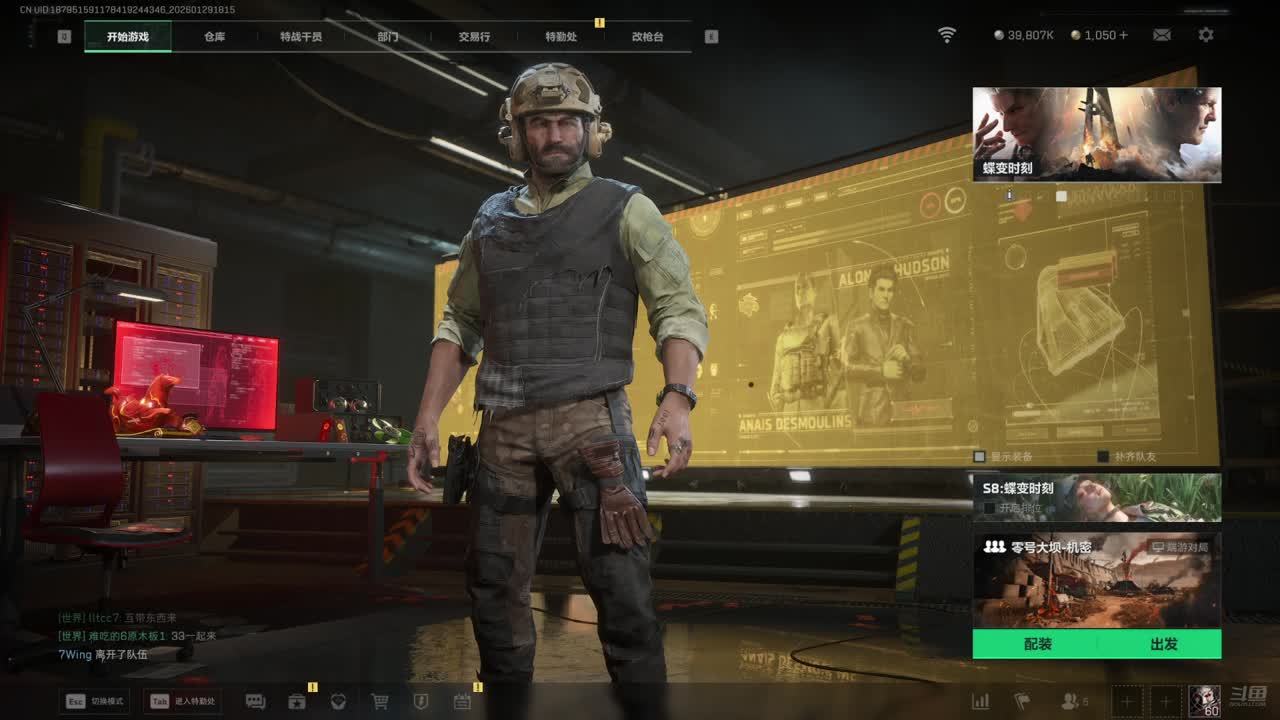Switch to the 仓库 (Warehouse) tab

(x=214, y=37)
